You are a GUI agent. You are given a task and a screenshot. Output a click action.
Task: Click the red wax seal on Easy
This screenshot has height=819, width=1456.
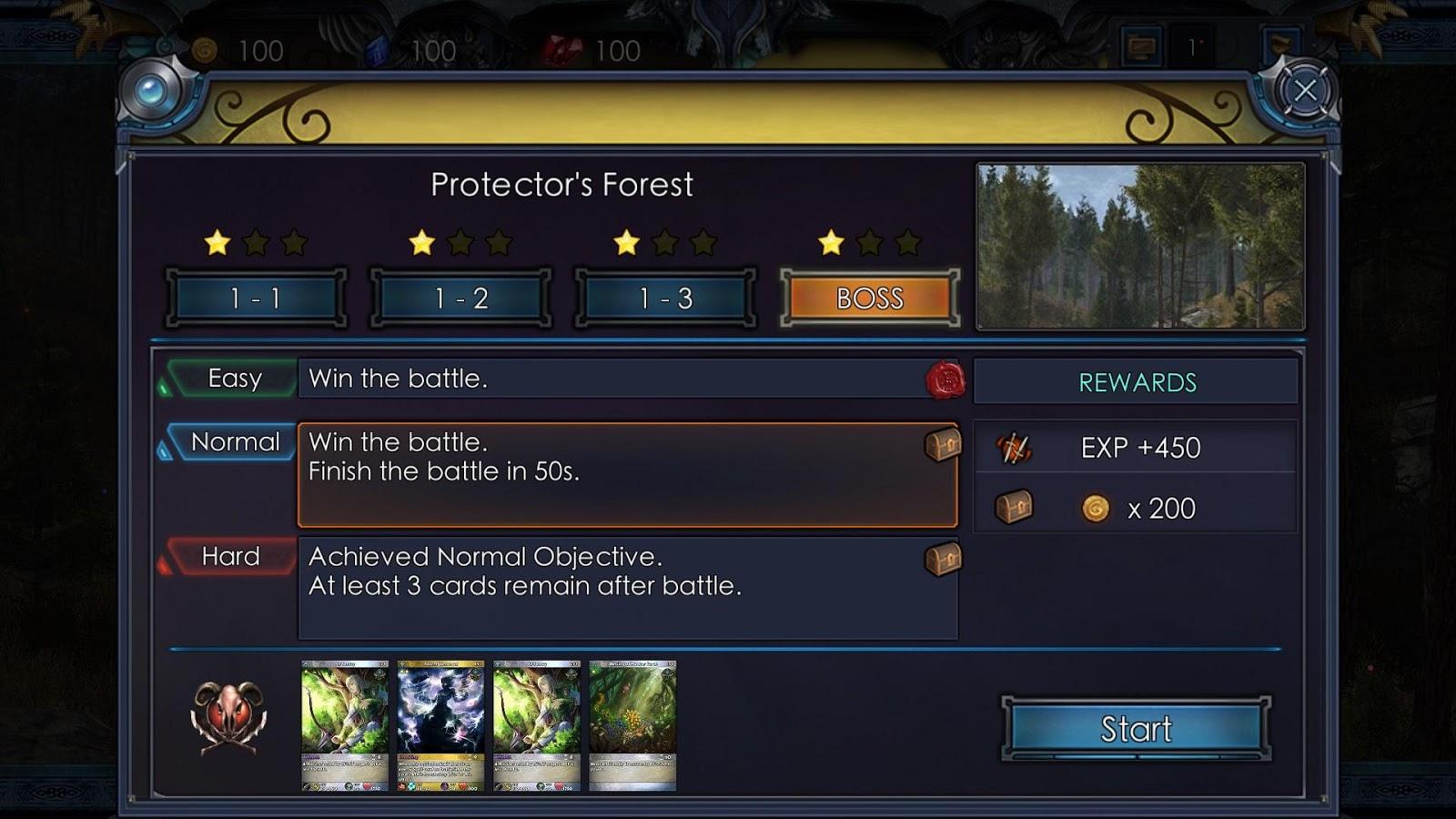click(945, 379)
